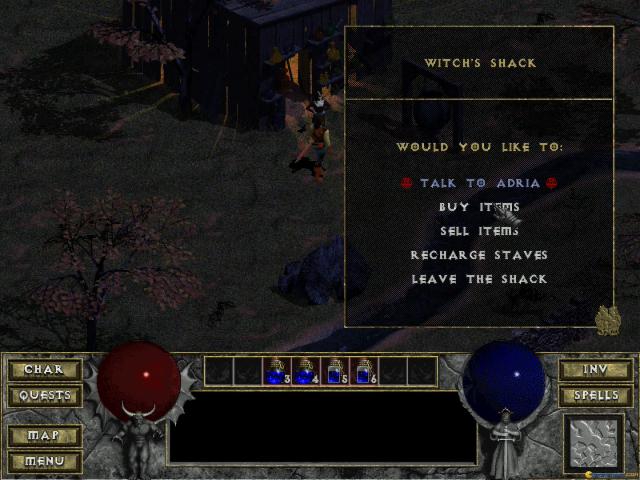Use the mana potion in belt slot 5
Viewport: 640px width, 480px height.
pyautogui.click(x=335, y=372)
